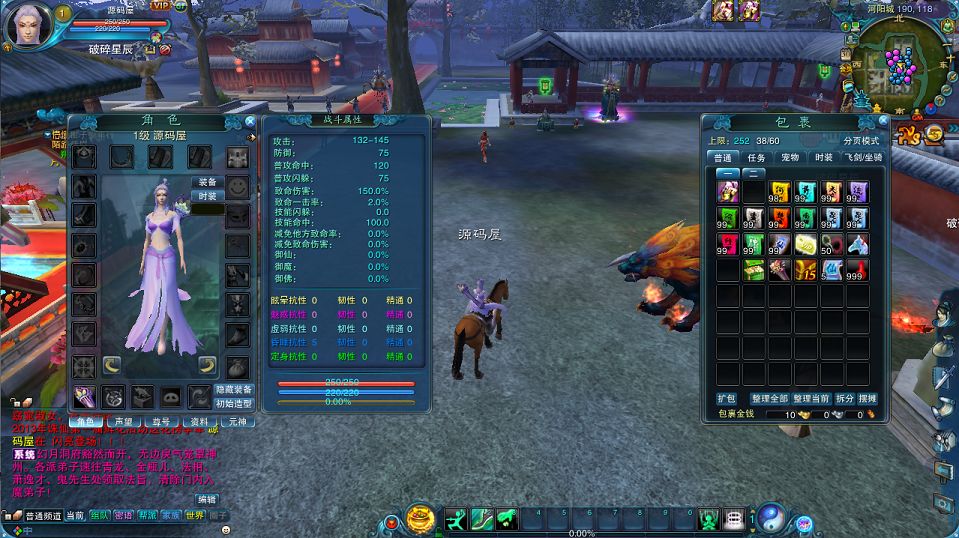This screenshot has width=959, height=538.
Task: Select the 世界 chat channel tab
Action: coord(194,516)
